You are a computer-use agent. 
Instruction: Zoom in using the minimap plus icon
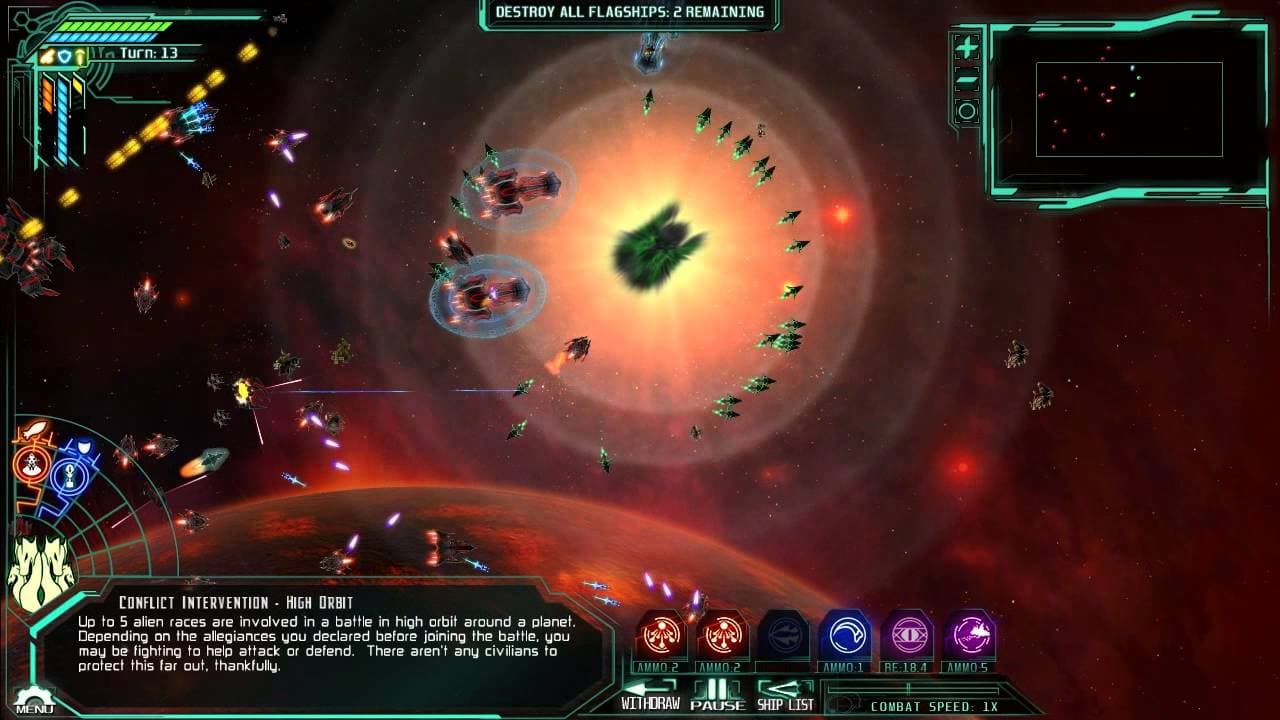click(x=967, y=44)
